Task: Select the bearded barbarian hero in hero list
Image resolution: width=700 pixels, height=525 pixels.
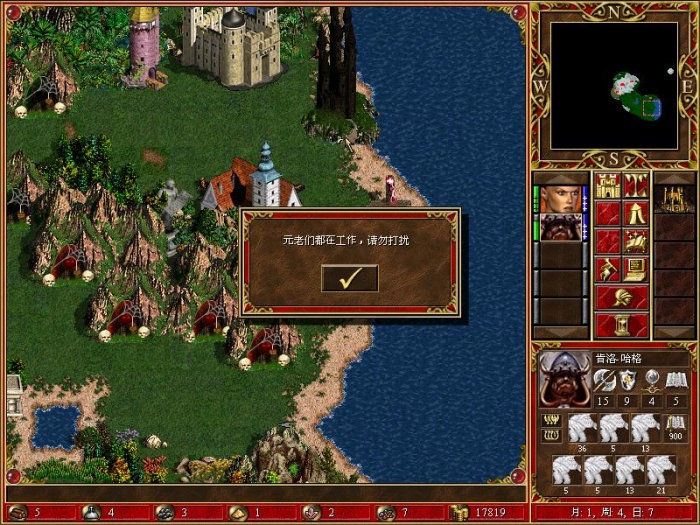Action: 560,227
